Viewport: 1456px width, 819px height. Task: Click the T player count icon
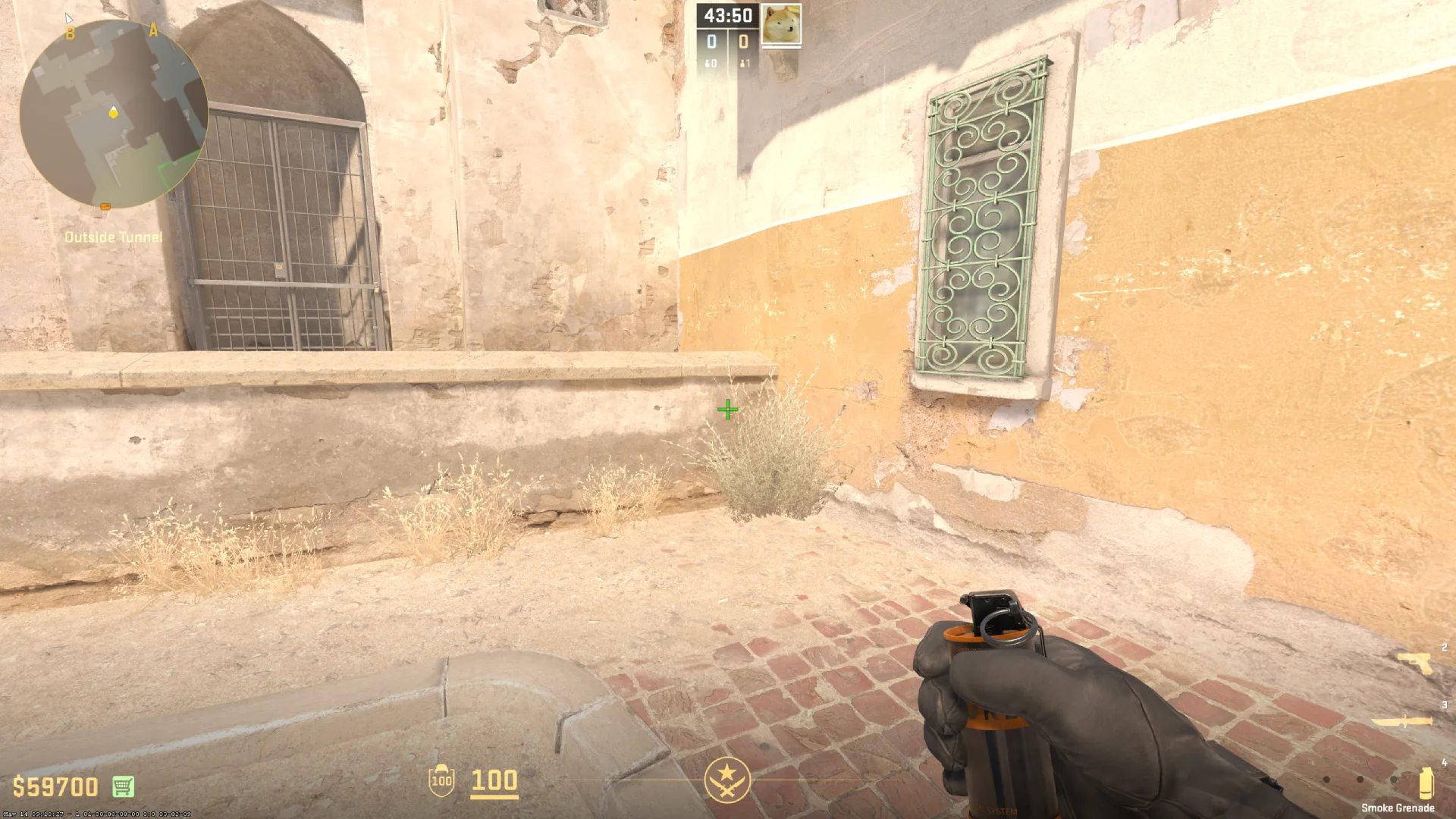744,64
